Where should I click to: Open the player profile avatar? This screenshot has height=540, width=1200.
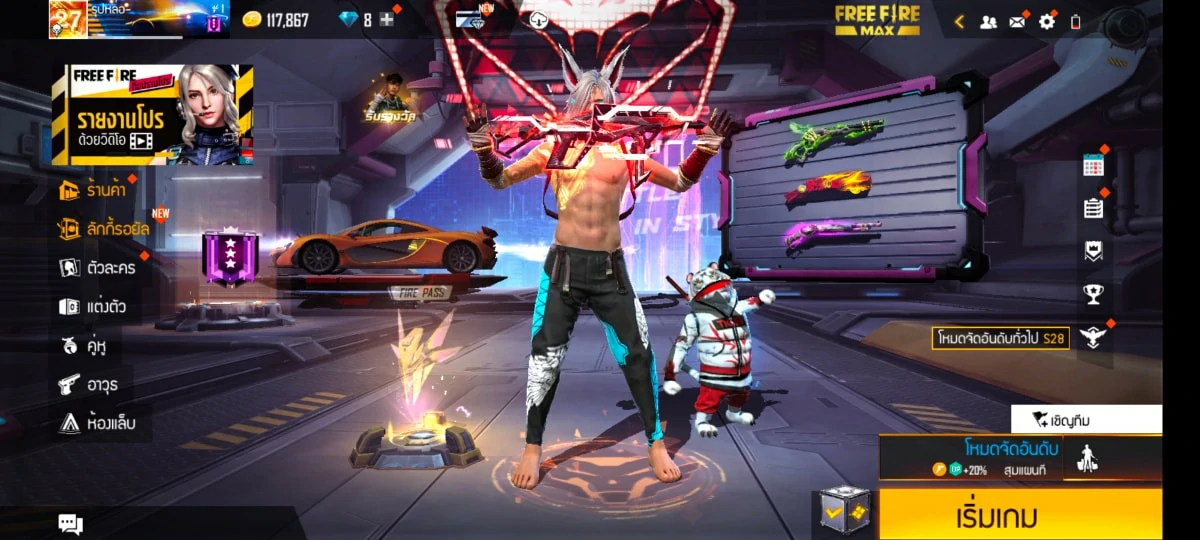click(x=68, y=19)
